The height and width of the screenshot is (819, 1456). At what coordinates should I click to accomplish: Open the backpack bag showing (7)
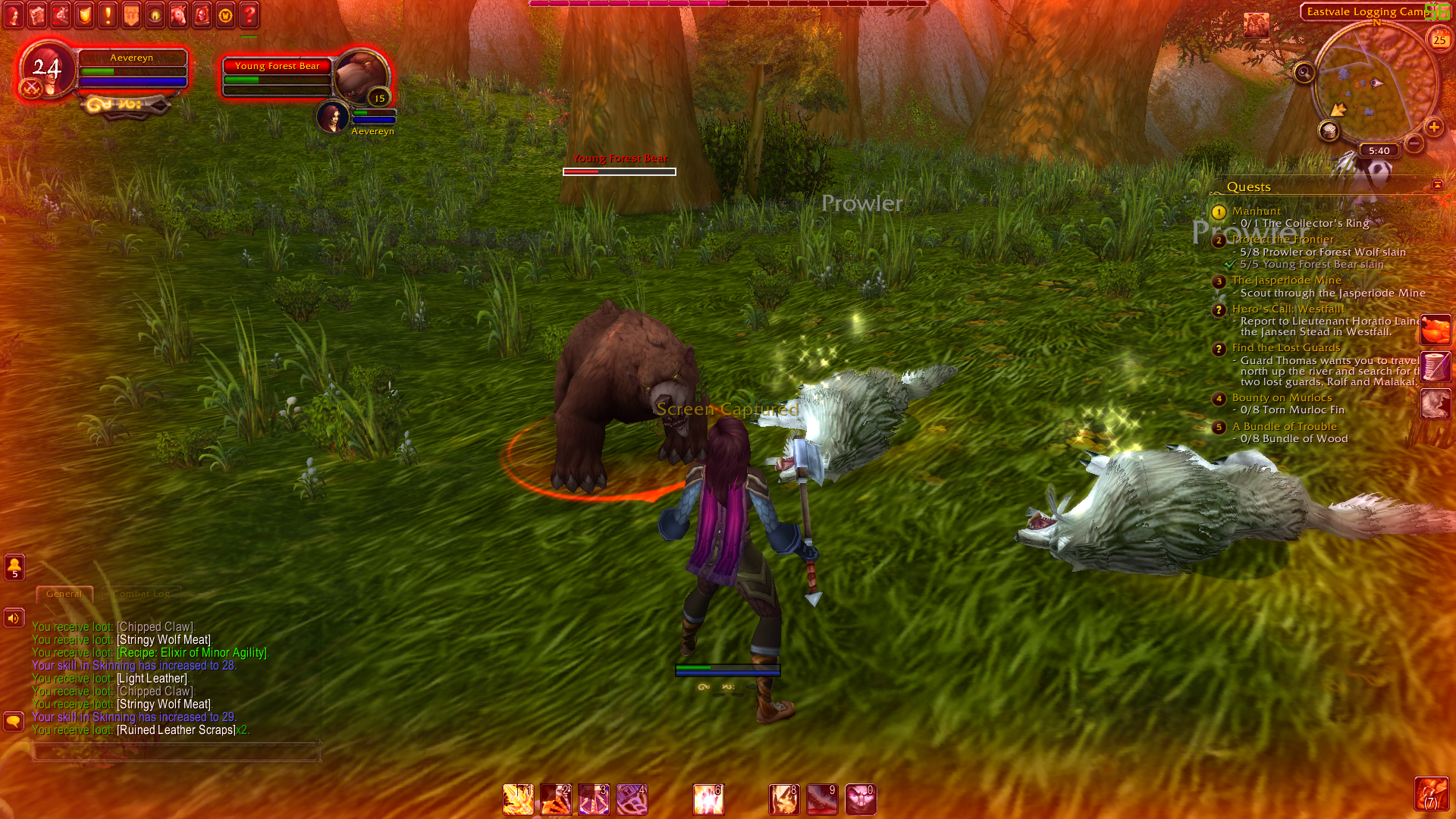tap(1431, 794)
